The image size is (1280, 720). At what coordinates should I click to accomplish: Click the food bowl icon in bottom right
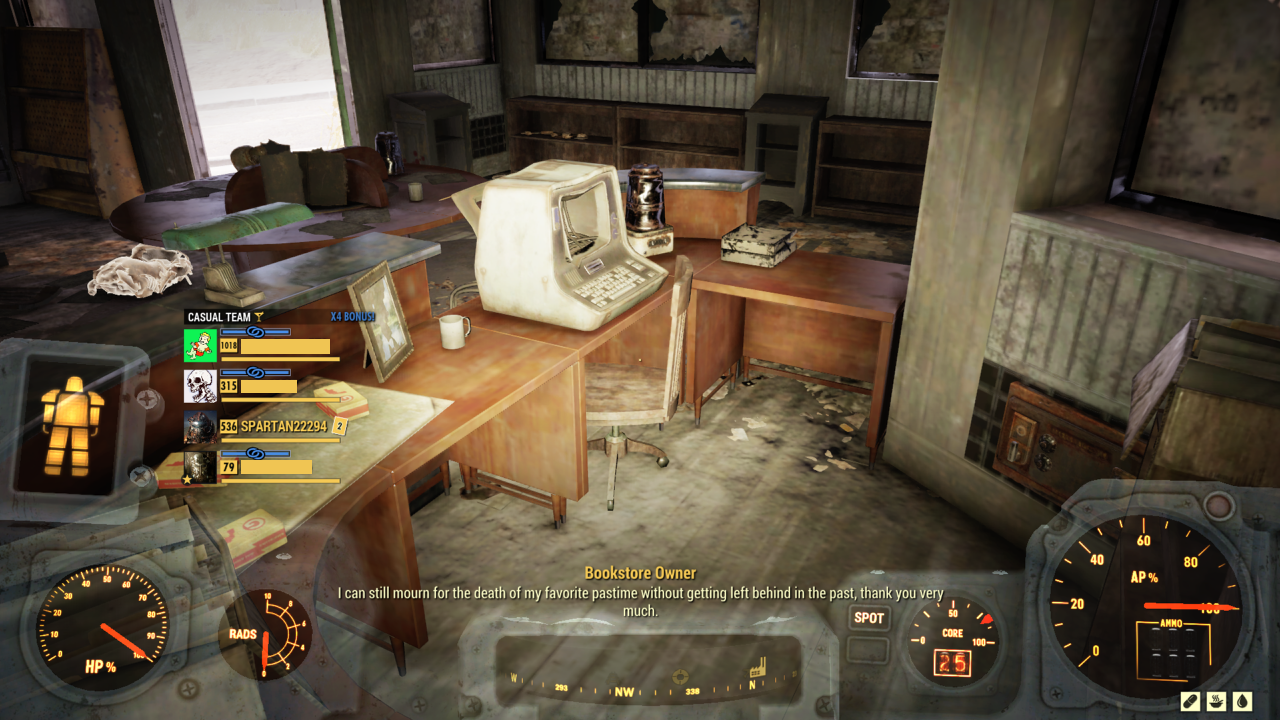tap(1217, 701)
